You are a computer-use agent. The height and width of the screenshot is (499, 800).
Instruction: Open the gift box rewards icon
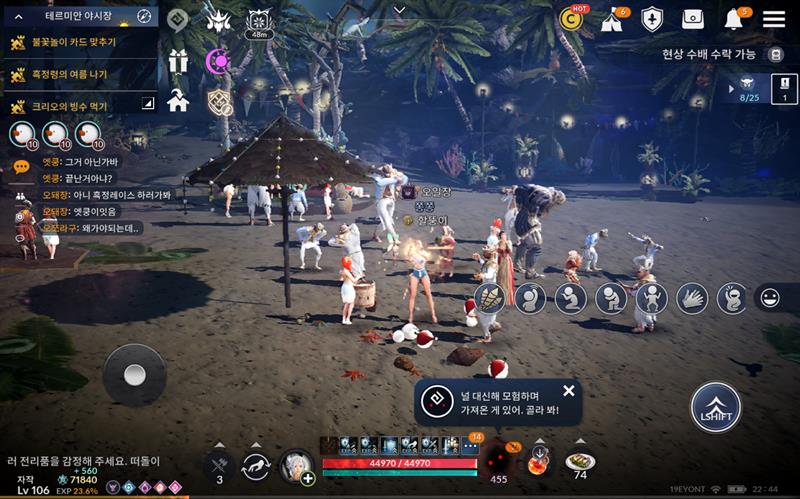tap(179, 61)
